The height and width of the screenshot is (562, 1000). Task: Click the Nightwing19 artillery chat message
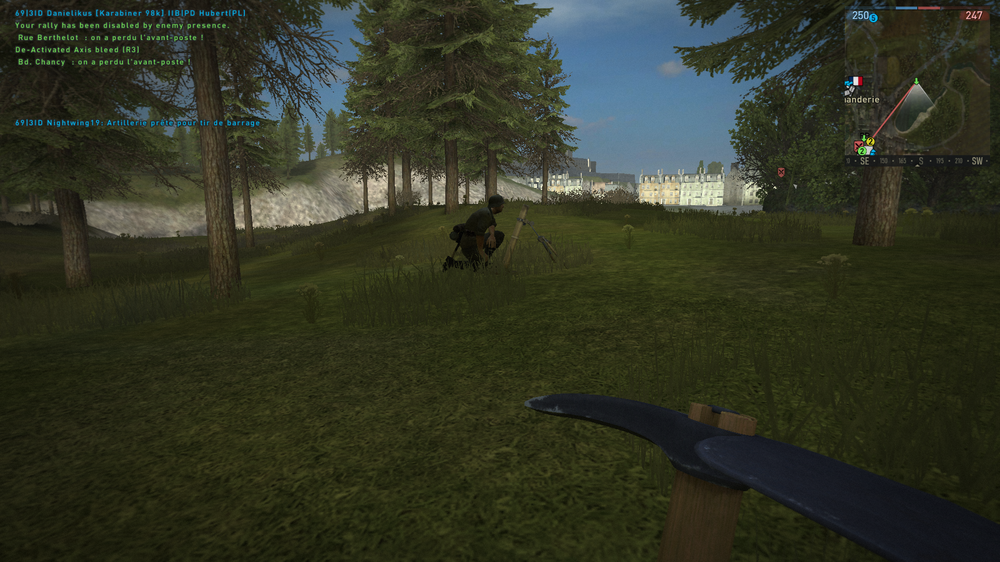138,122
